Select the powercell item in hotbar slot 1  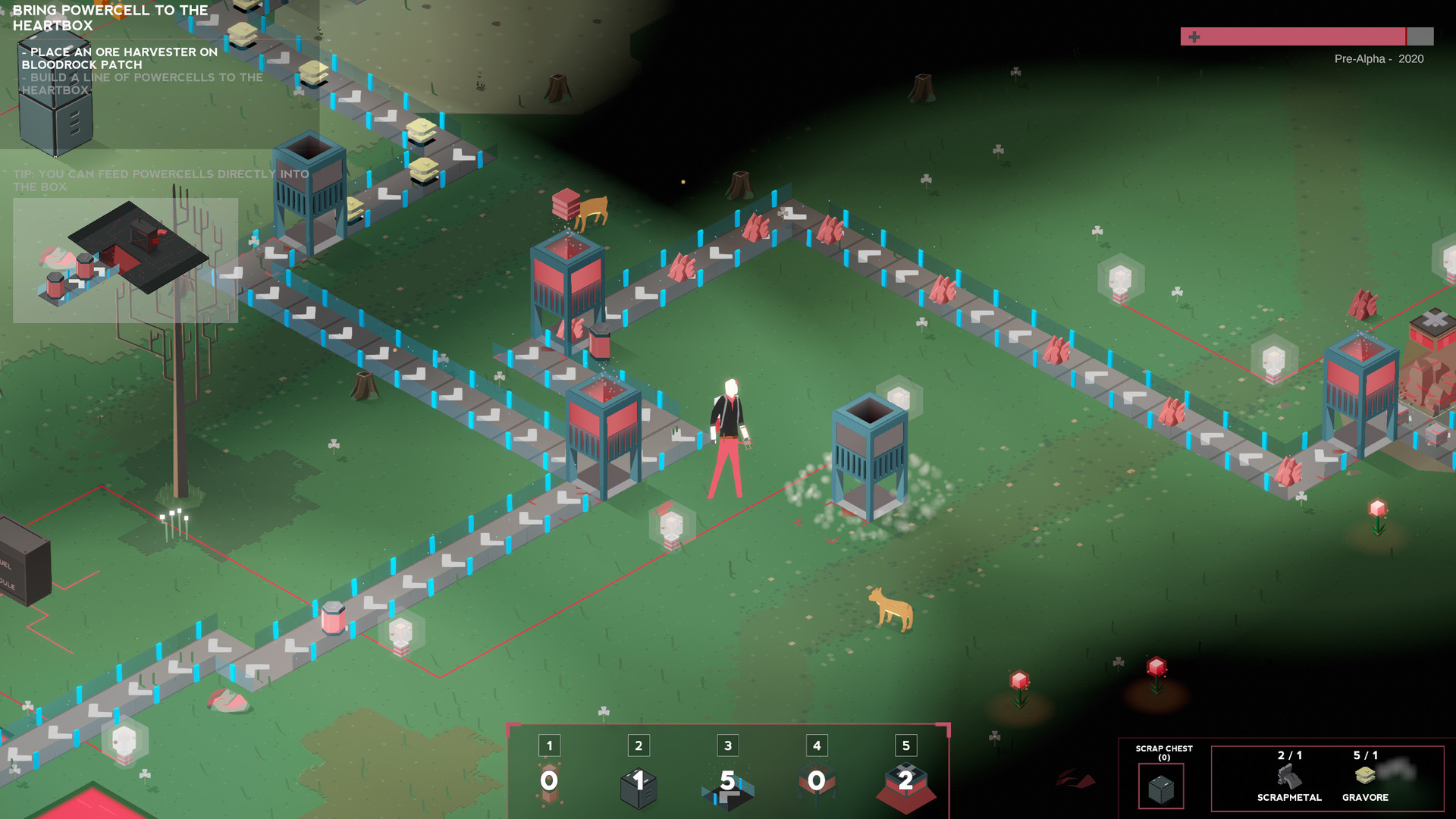pos(549,781)
